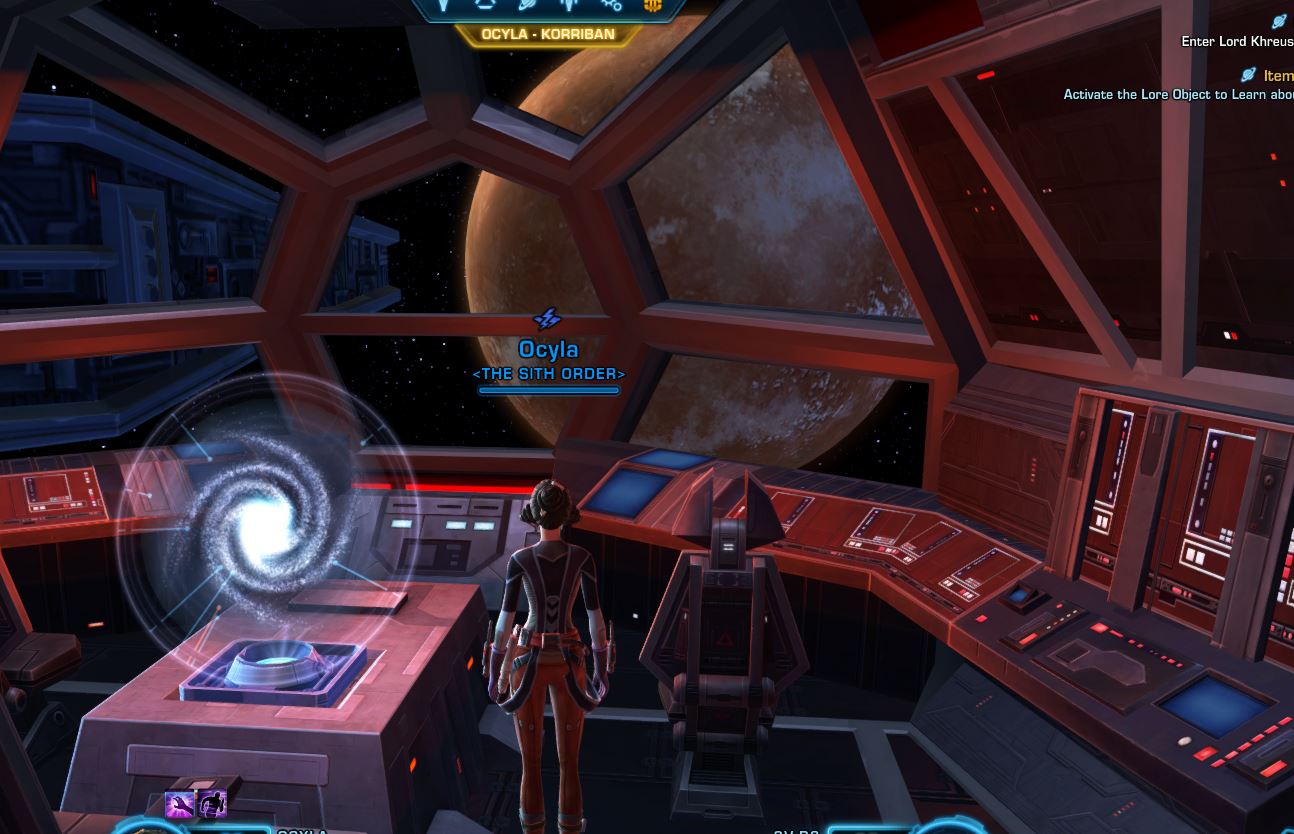Click the starship icon in the top menu
Image resolution: width=1294 pixels, height=834 pixels.
tap(569, 5)
